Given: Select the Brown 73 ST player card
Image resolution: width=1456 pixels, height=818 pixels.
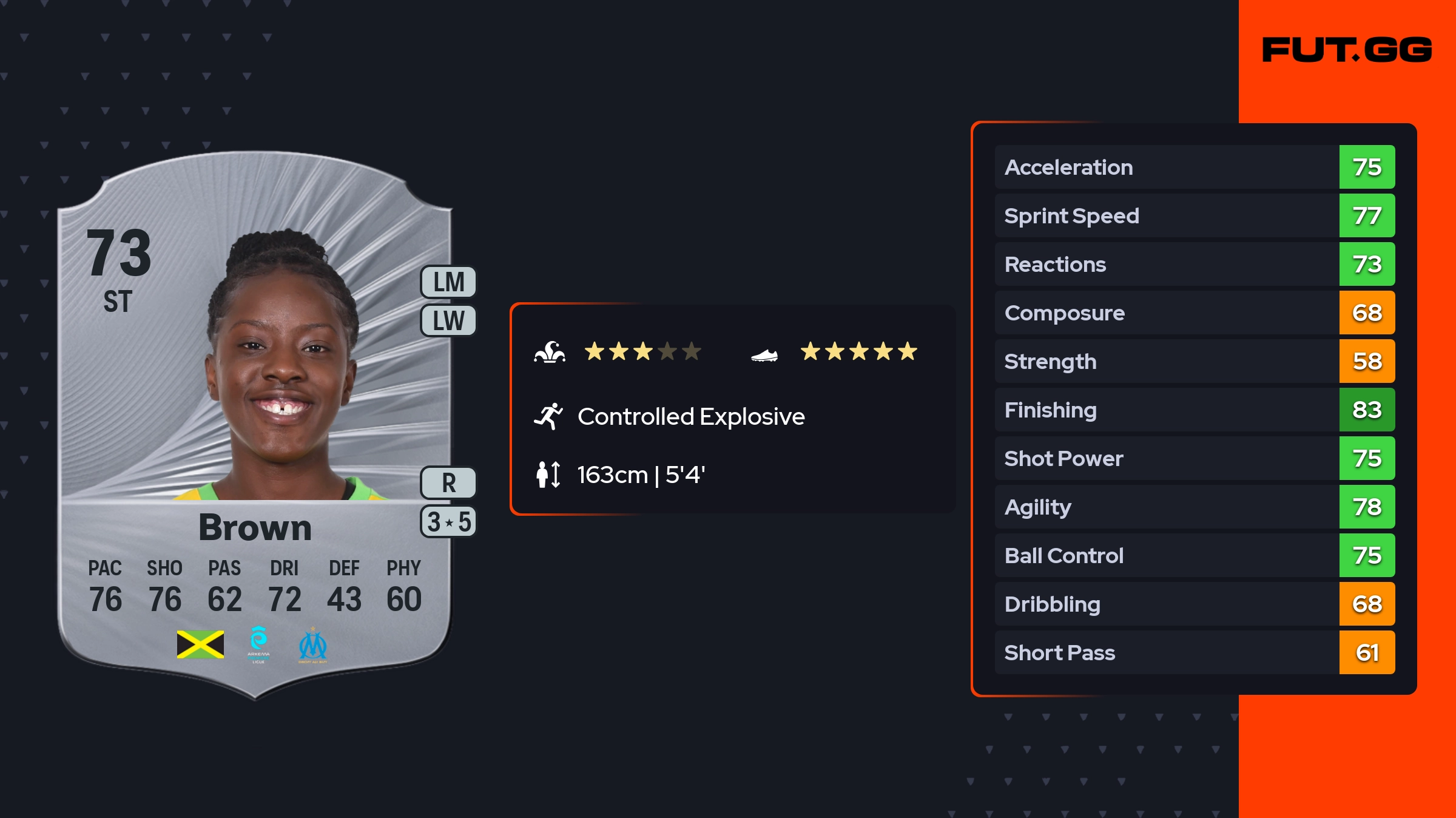Looking at the screenshot, I should tap(255, 425).
